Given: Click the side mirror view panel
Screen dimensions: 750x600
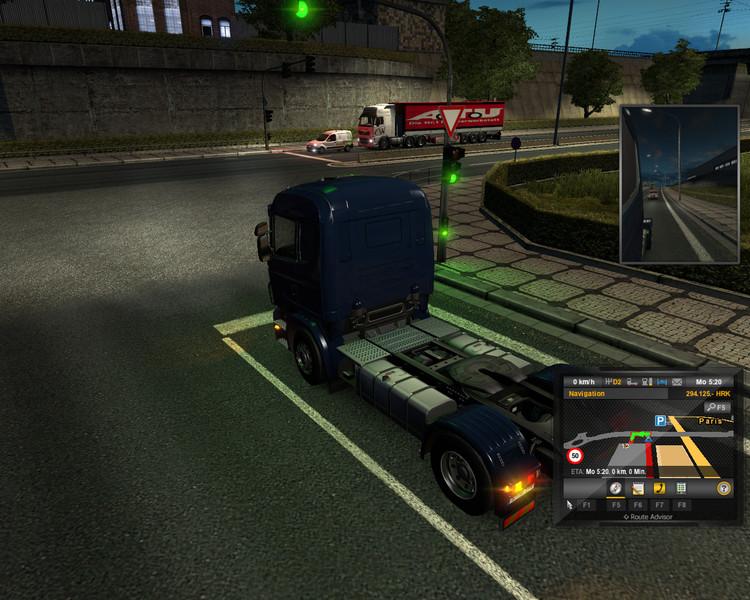Looking at the screenshot, I should point(680,183).
